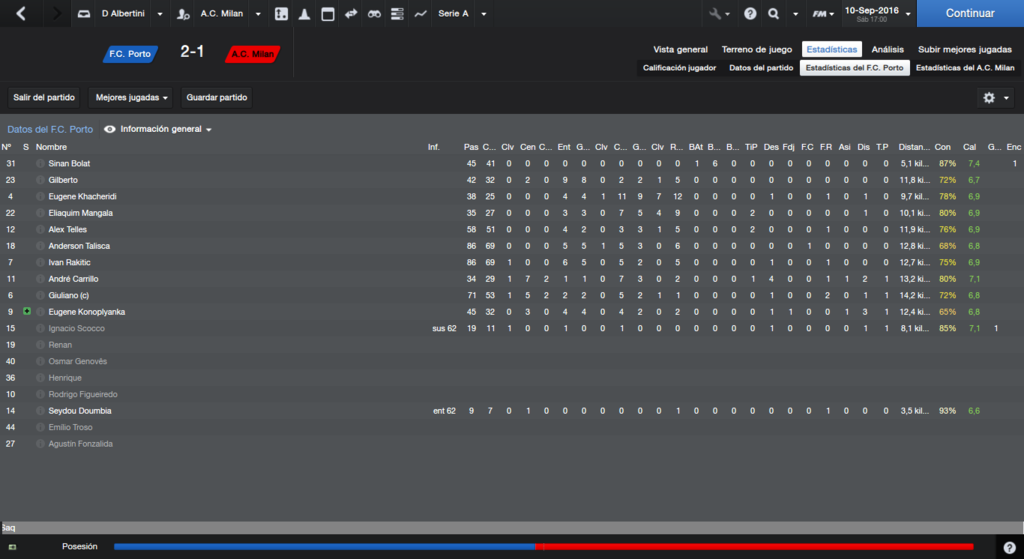Open the gear settings dropdown
The height and width of the screenshot is (559, 1024).
[995, 98]
